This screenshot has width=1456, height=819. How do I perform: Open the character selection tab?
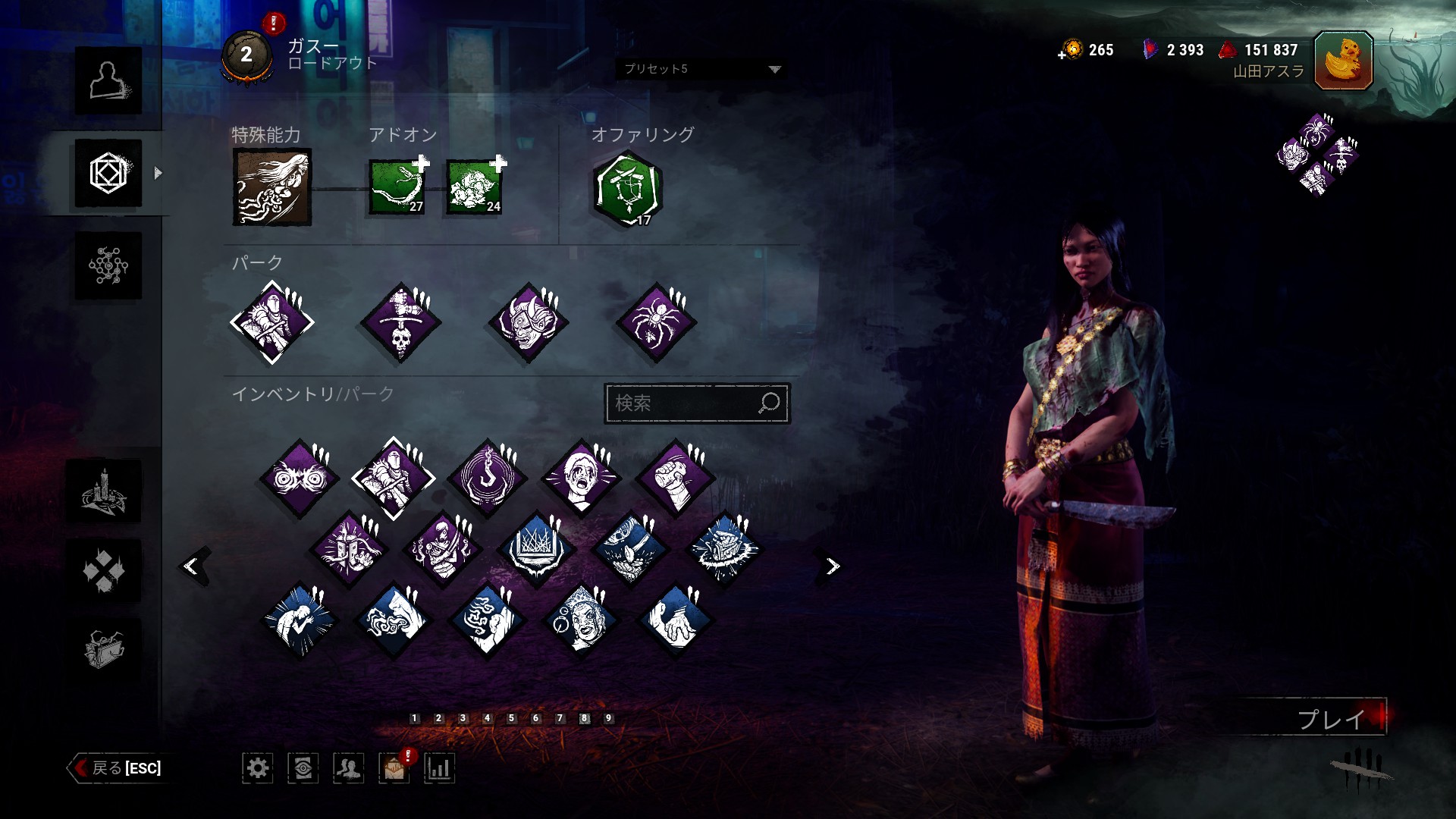pos(108,80)
